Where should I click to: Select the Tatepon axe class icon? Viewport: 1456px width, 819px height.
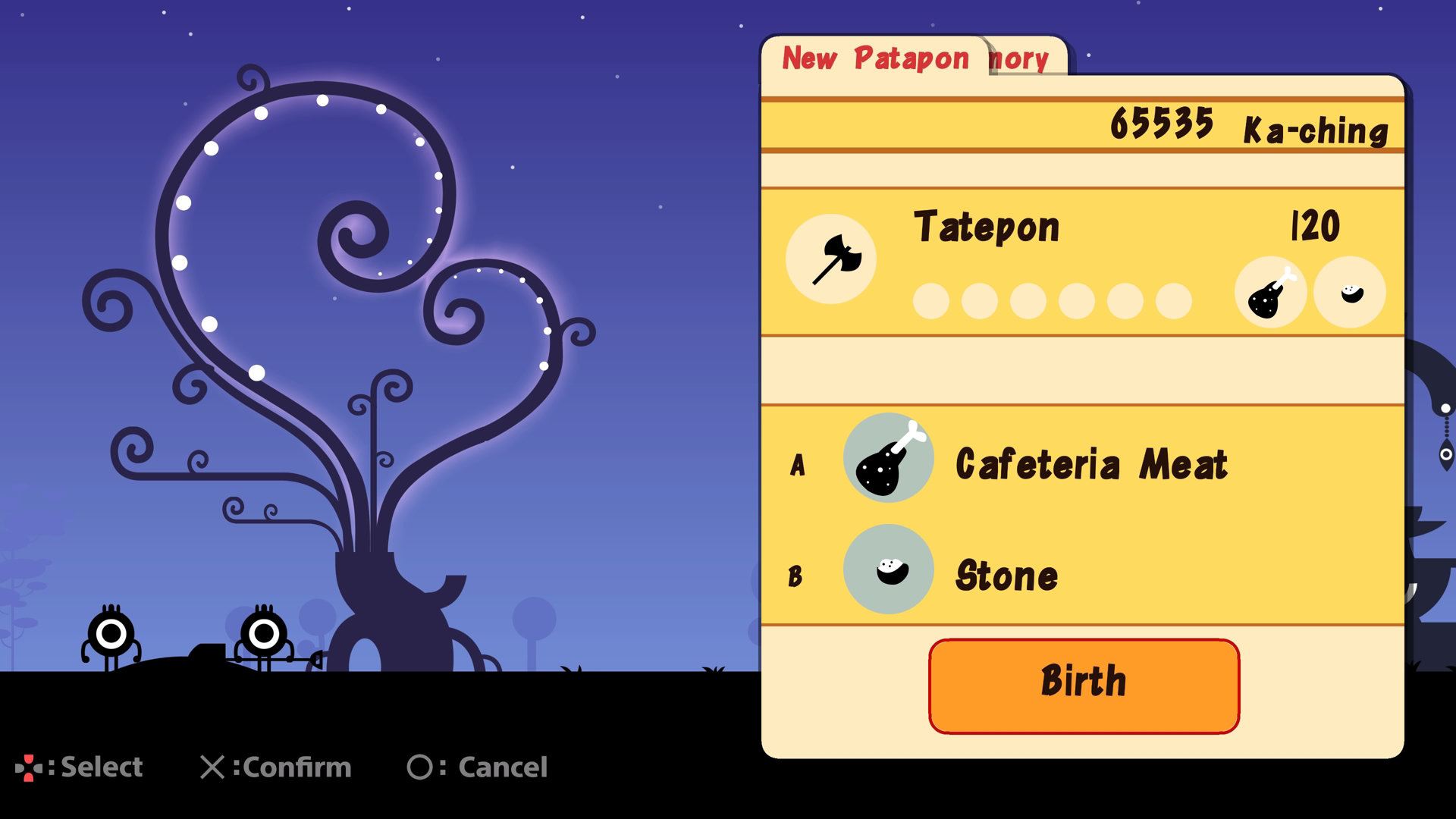[831, 259]
